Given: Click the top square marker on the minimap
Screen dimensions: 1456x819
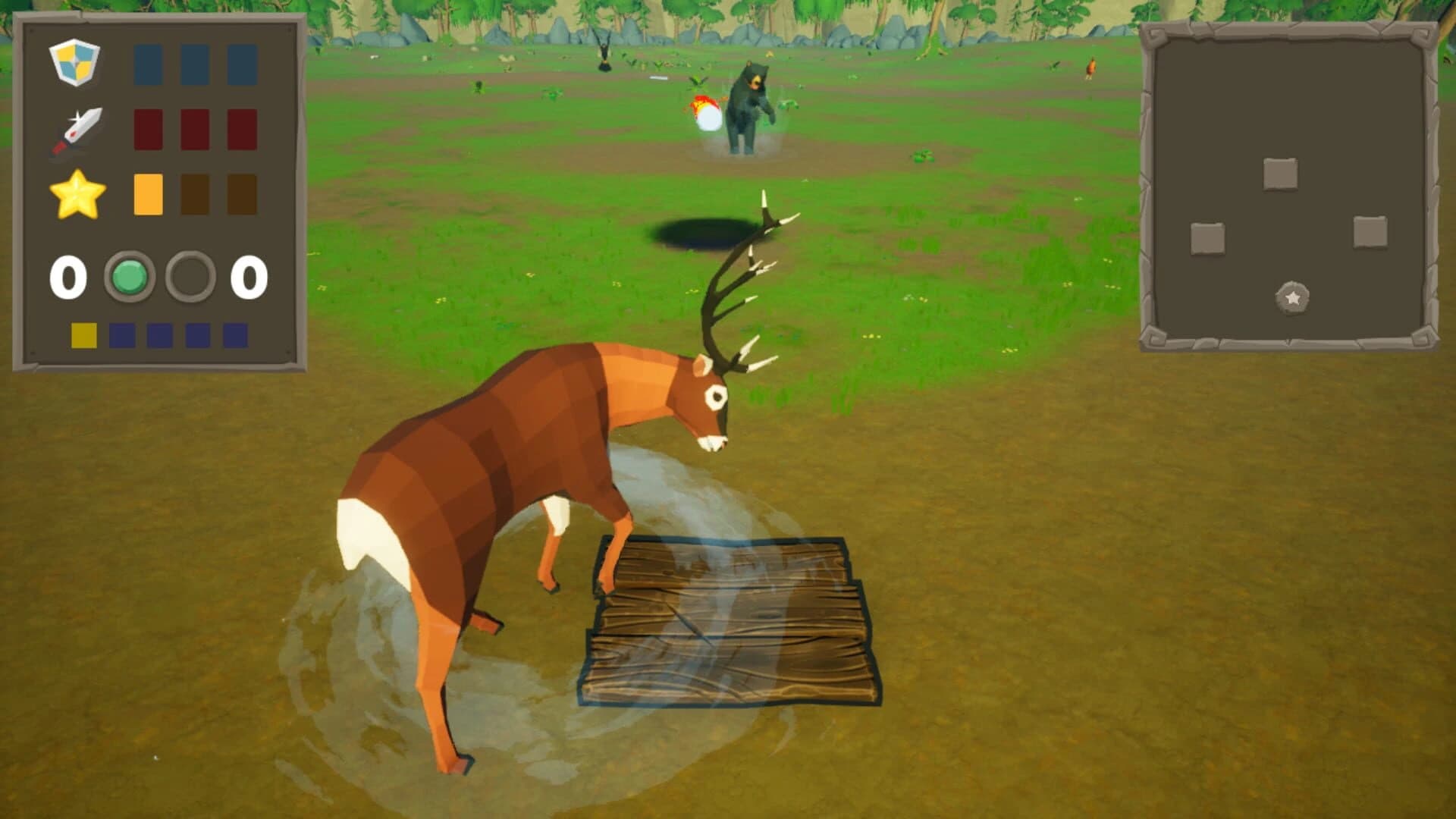Looking at the screenshot, I should pos(1280,174).
